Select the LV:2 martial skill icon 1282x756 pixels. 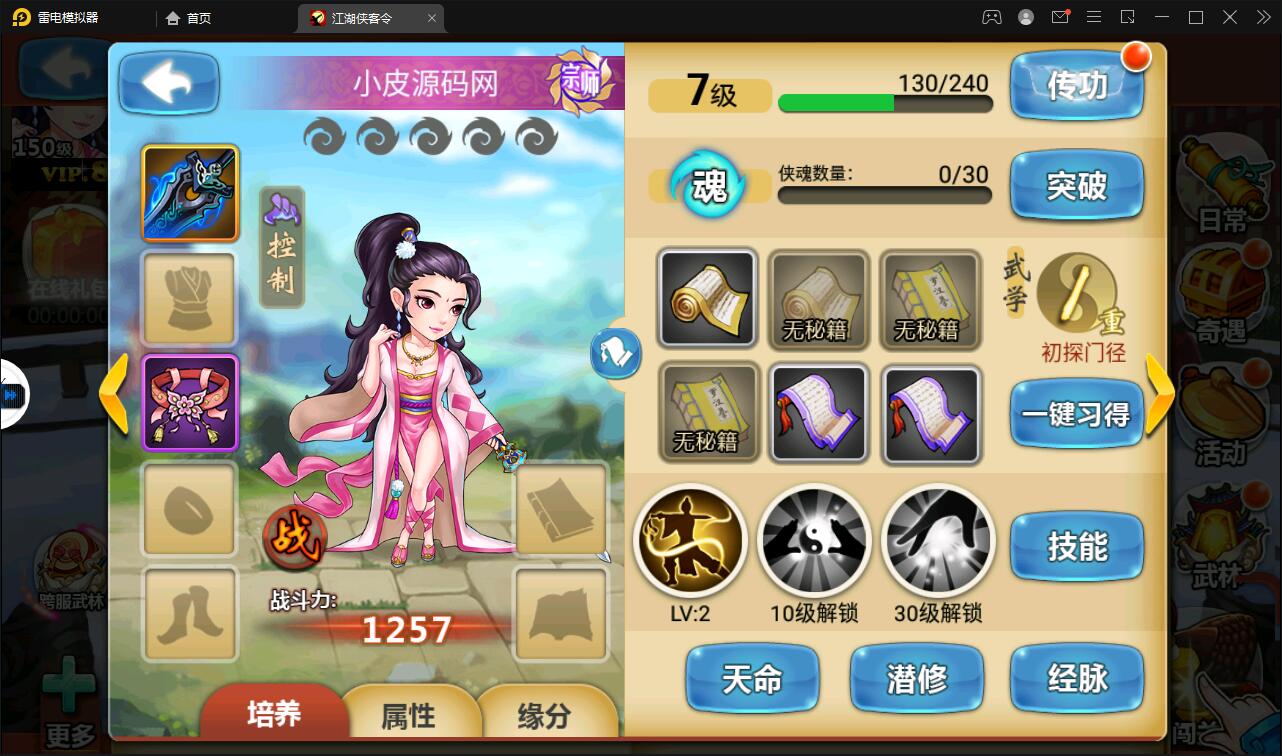pos(691,540)
